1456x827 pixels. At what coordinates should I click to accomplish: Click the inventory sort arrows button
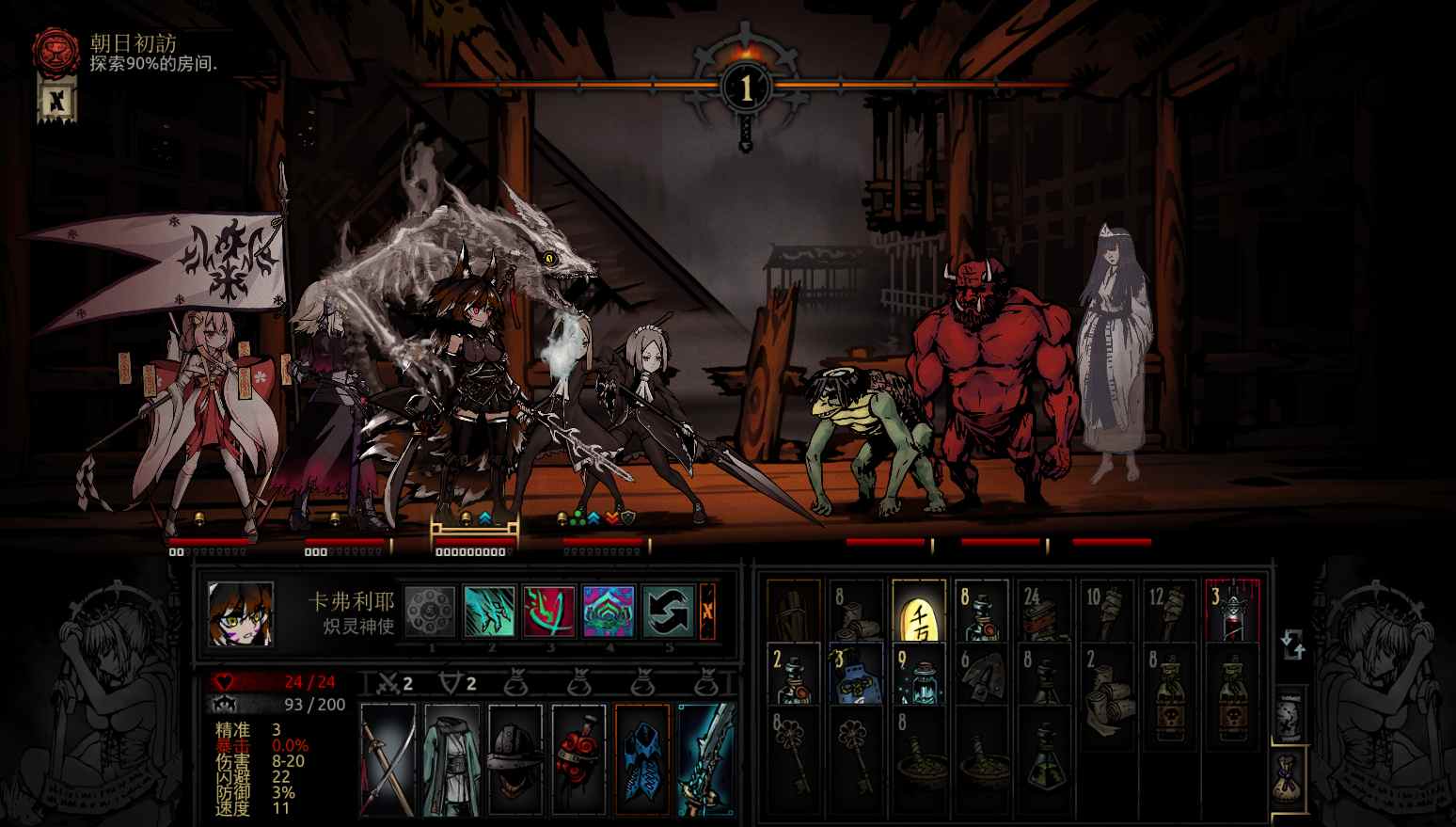click(1292, 645)
